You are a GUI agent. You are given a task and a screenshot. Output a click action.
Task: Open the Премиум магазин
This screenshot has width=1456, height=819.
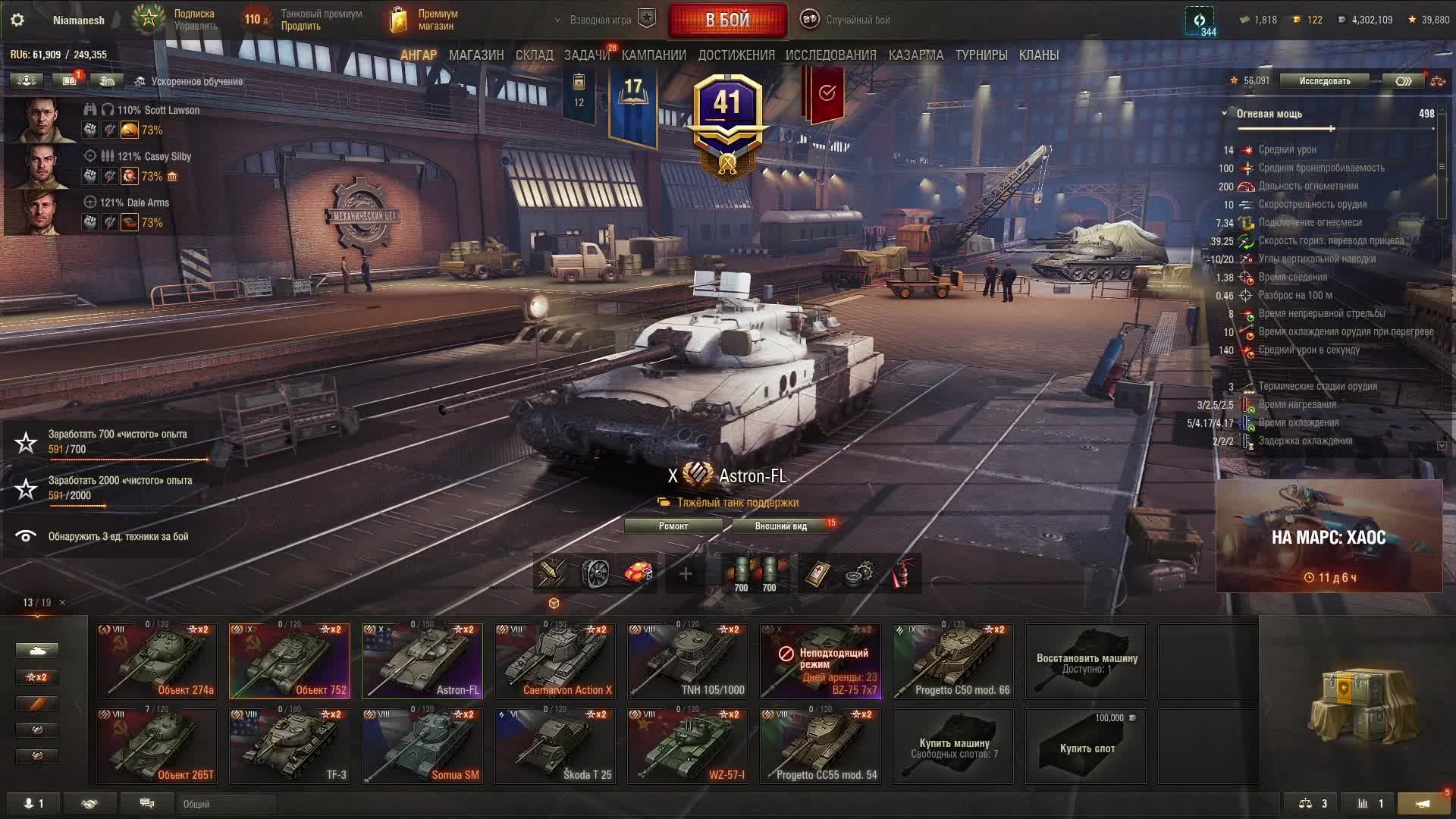tap(425, 20)
